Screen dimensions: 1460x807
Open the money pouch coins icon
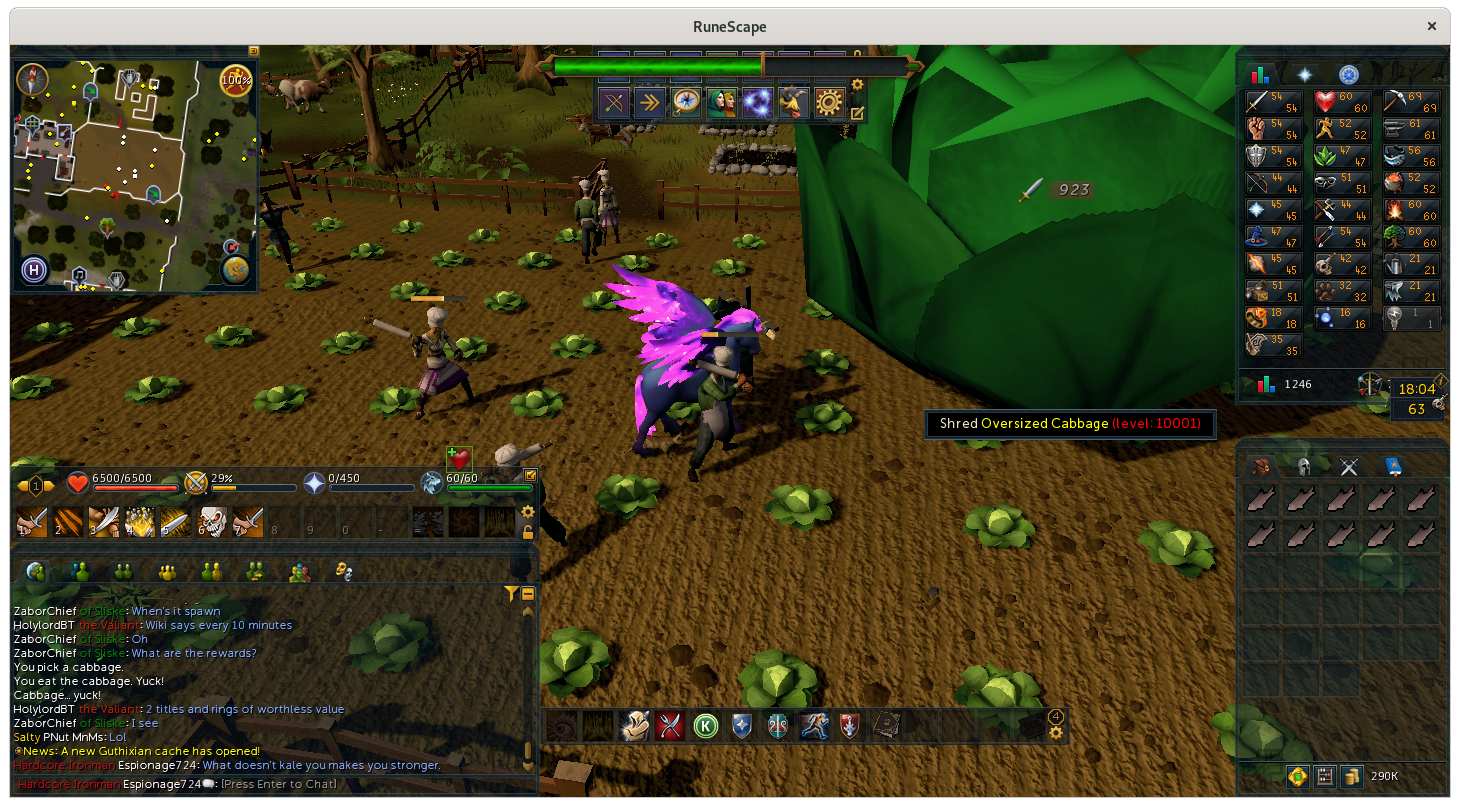point(1351,776)
